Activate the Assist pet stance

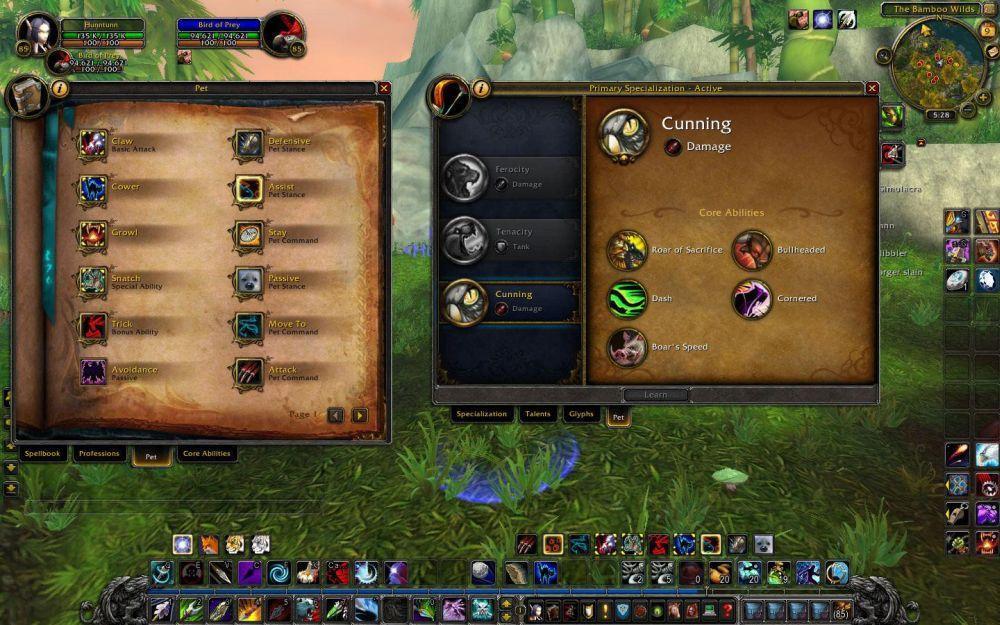tap(249, 189)
